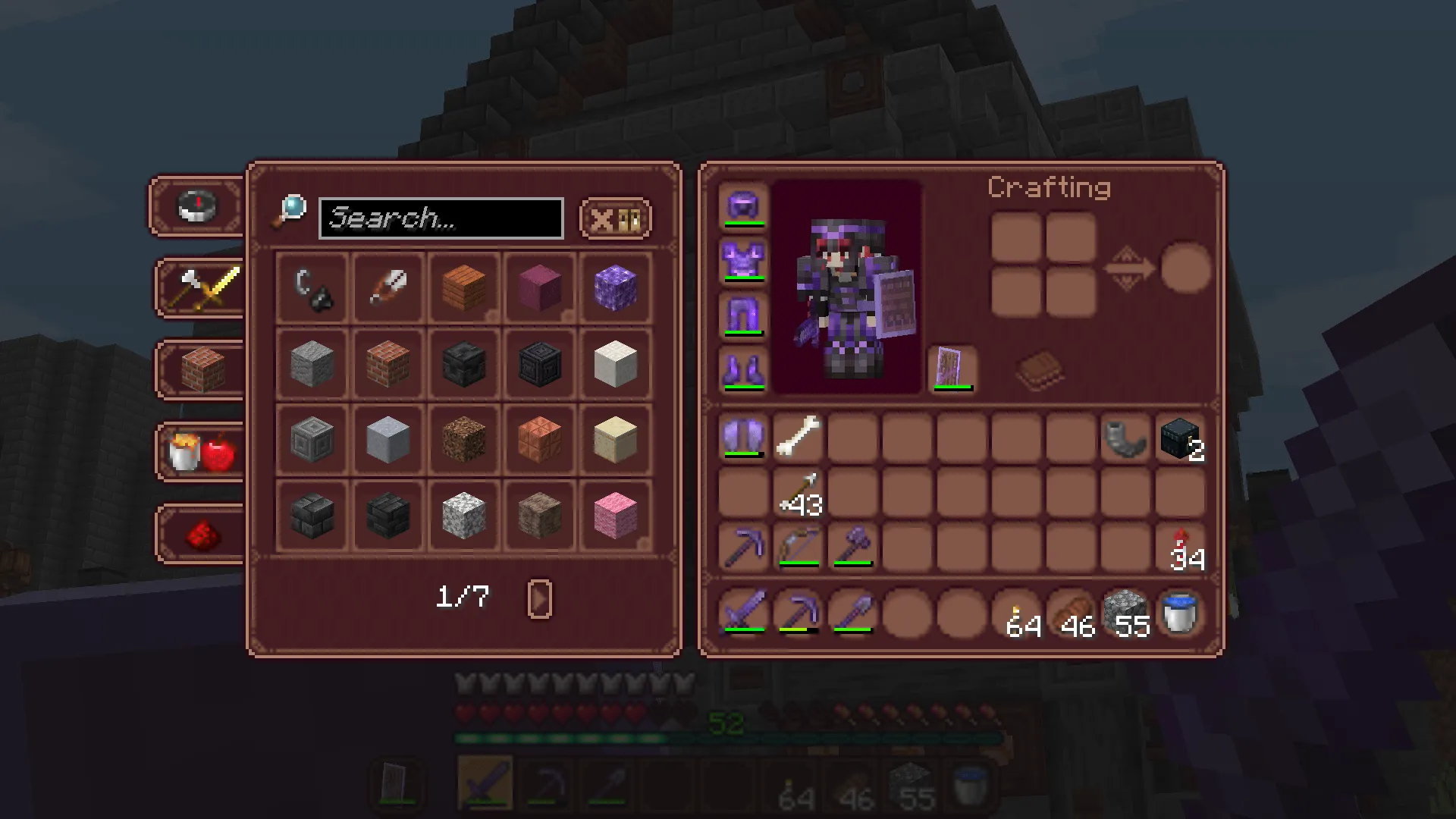
Task: Click the magnifying glass search icon
Action: tap(292, 207)
